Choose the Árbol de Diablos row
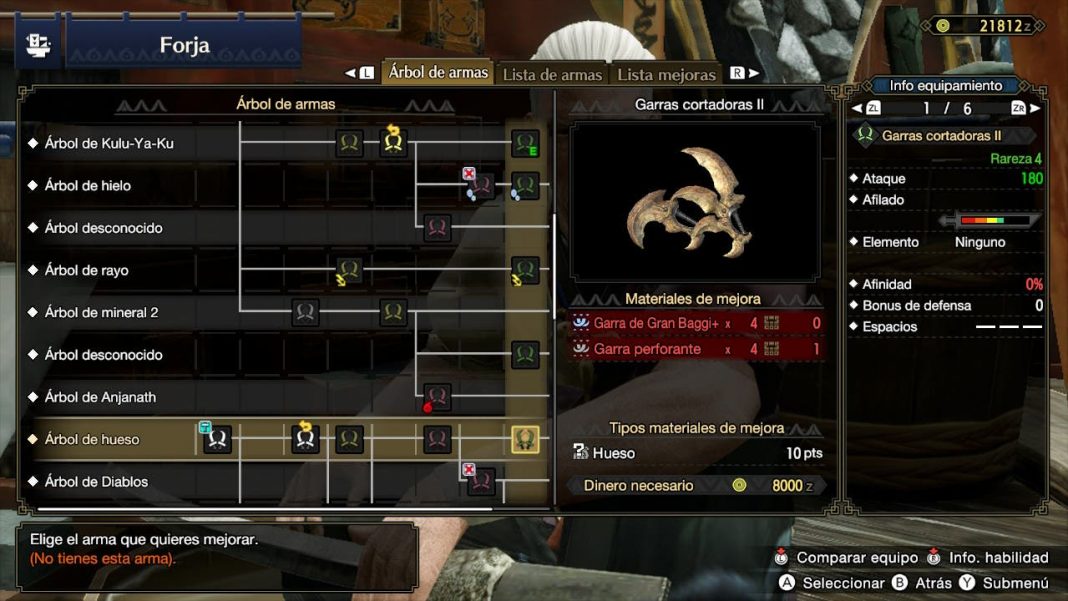 (96, 481)
